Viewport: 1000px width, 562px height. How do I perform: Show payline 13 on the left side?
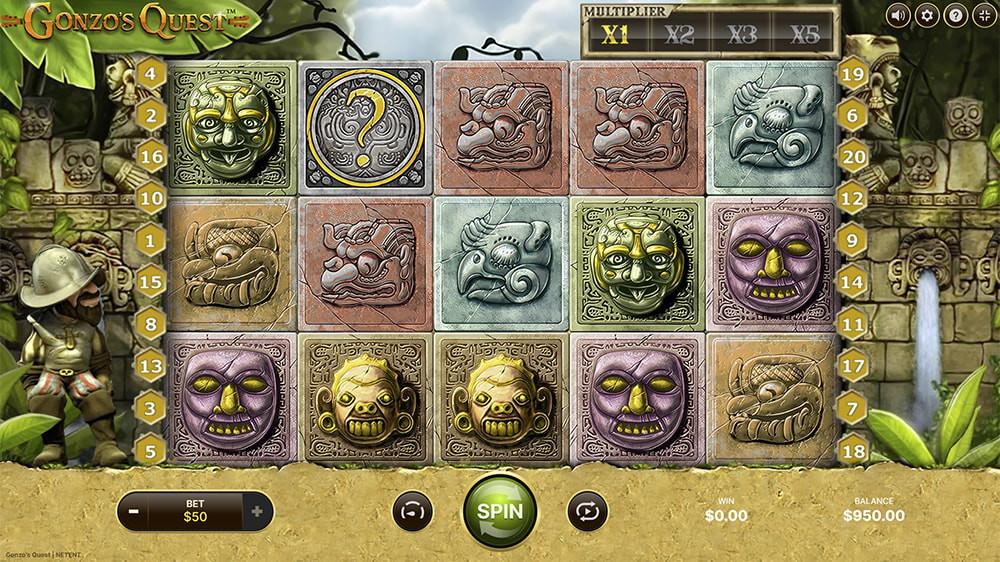point(151,367)
